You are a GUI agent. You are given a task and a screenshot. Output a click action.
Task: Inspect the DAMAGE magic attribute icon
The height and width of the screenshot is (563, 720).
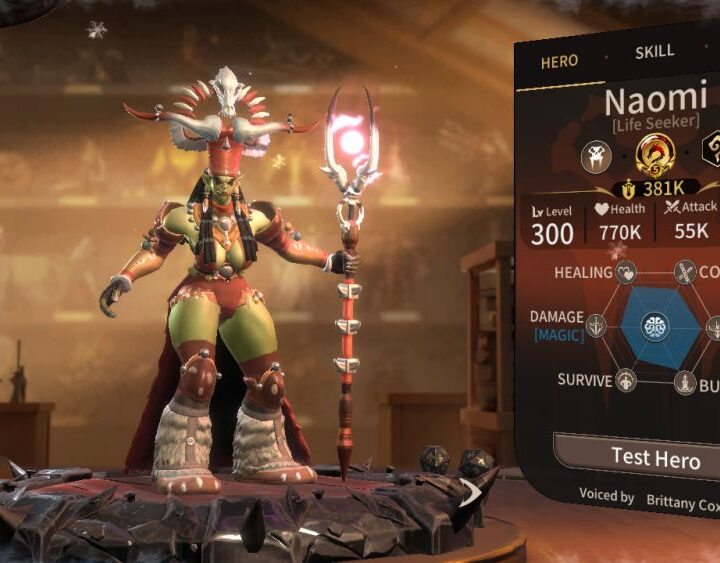[x=597, y=326]
